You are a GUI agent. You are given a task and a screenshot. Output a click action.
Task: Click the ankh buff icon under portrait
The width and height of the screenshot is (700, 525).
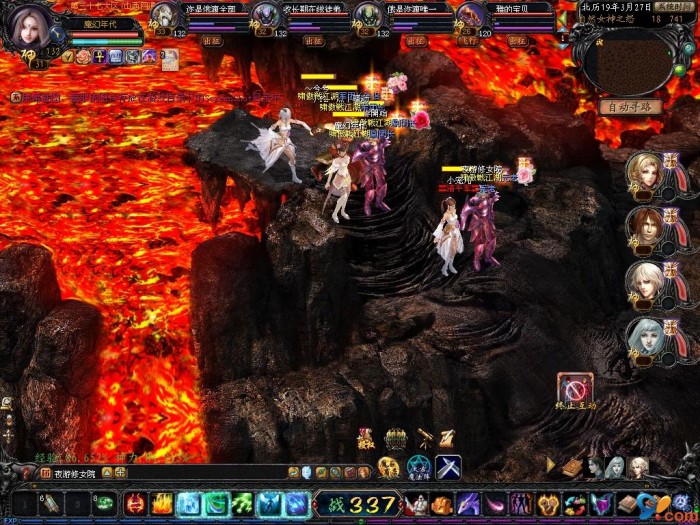tap(100, 57)
